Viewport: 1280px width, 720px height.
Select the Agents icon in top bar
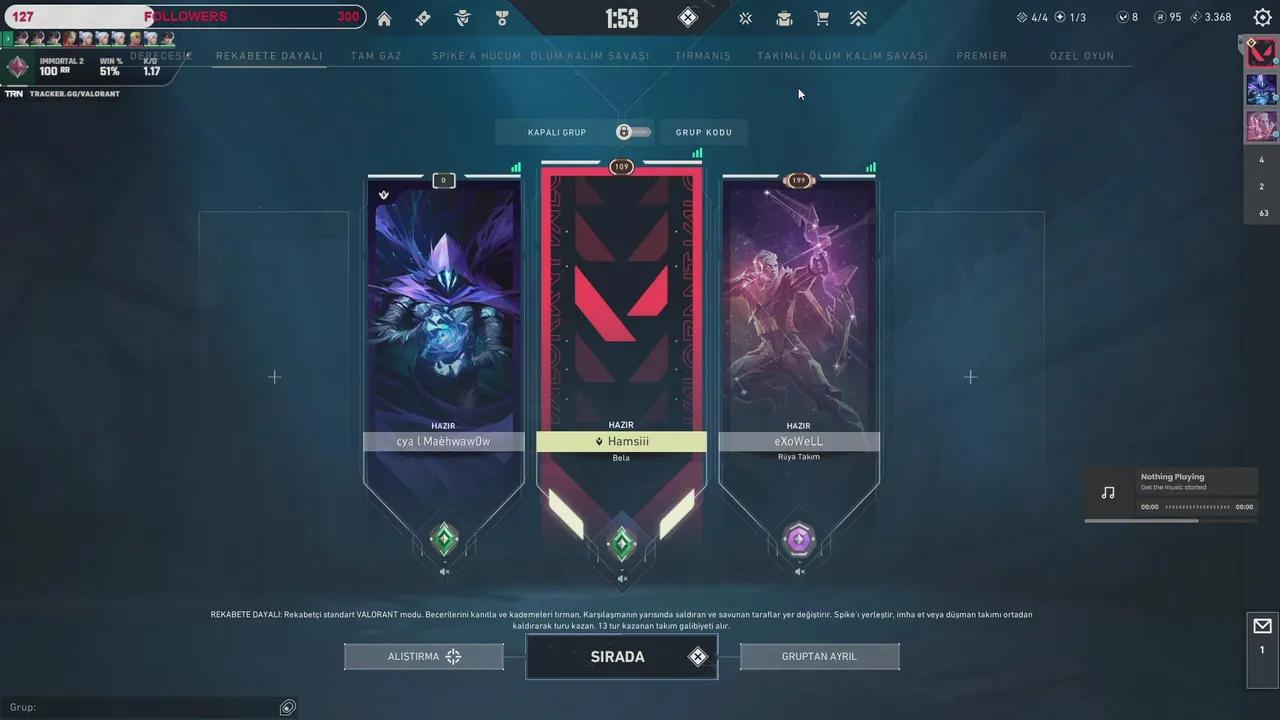(x=462, y=18)
